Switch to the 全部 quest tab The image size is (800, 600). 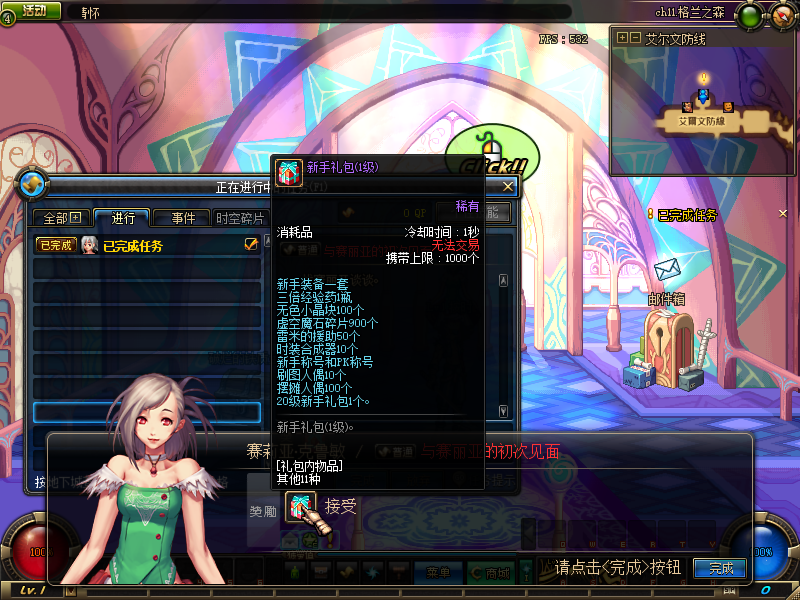[x=61, y=218]
